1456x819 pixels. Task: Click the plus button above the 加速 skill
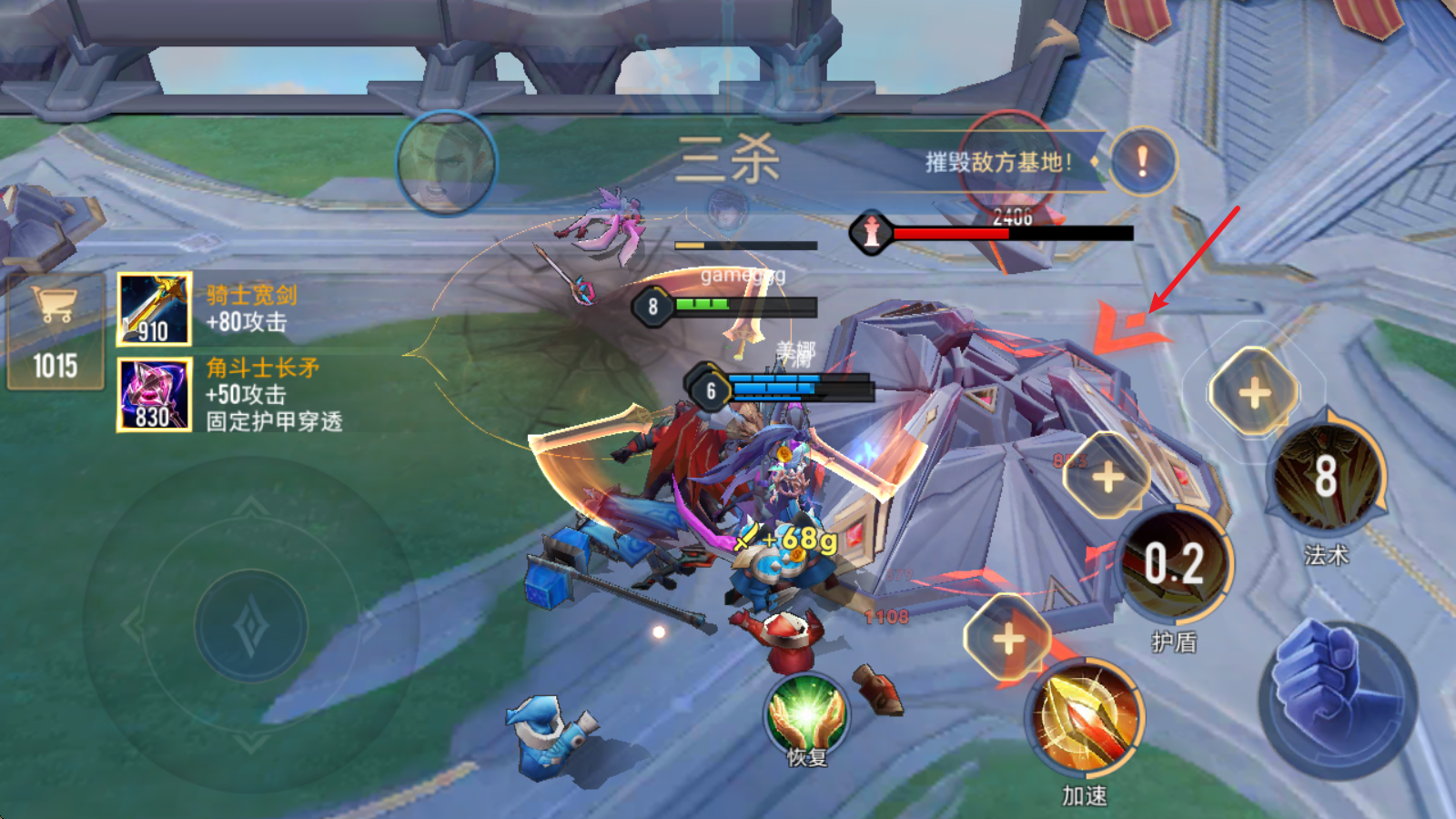click(x=1008, y=638)
